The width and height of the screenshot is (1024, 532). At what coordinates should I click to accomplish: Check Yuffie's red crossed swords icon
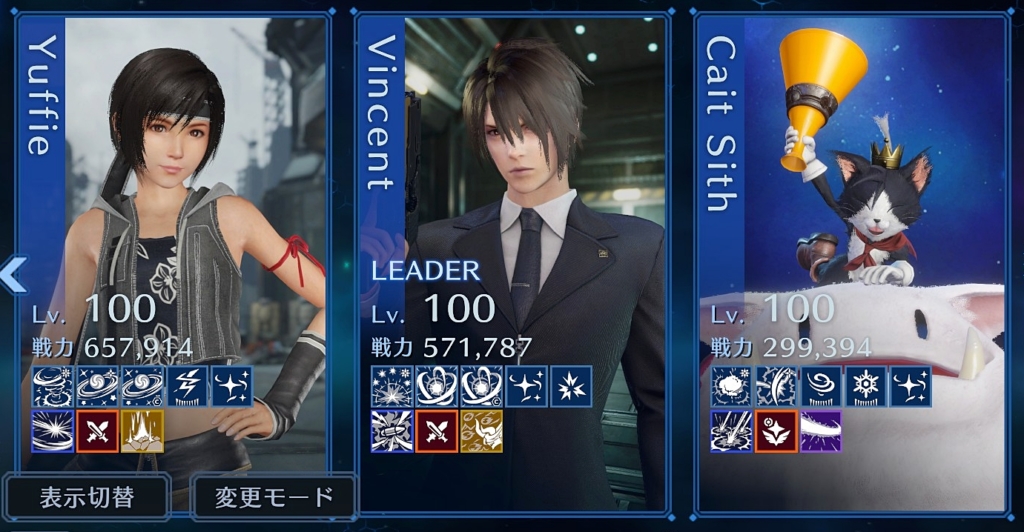[x=98, y=431]
